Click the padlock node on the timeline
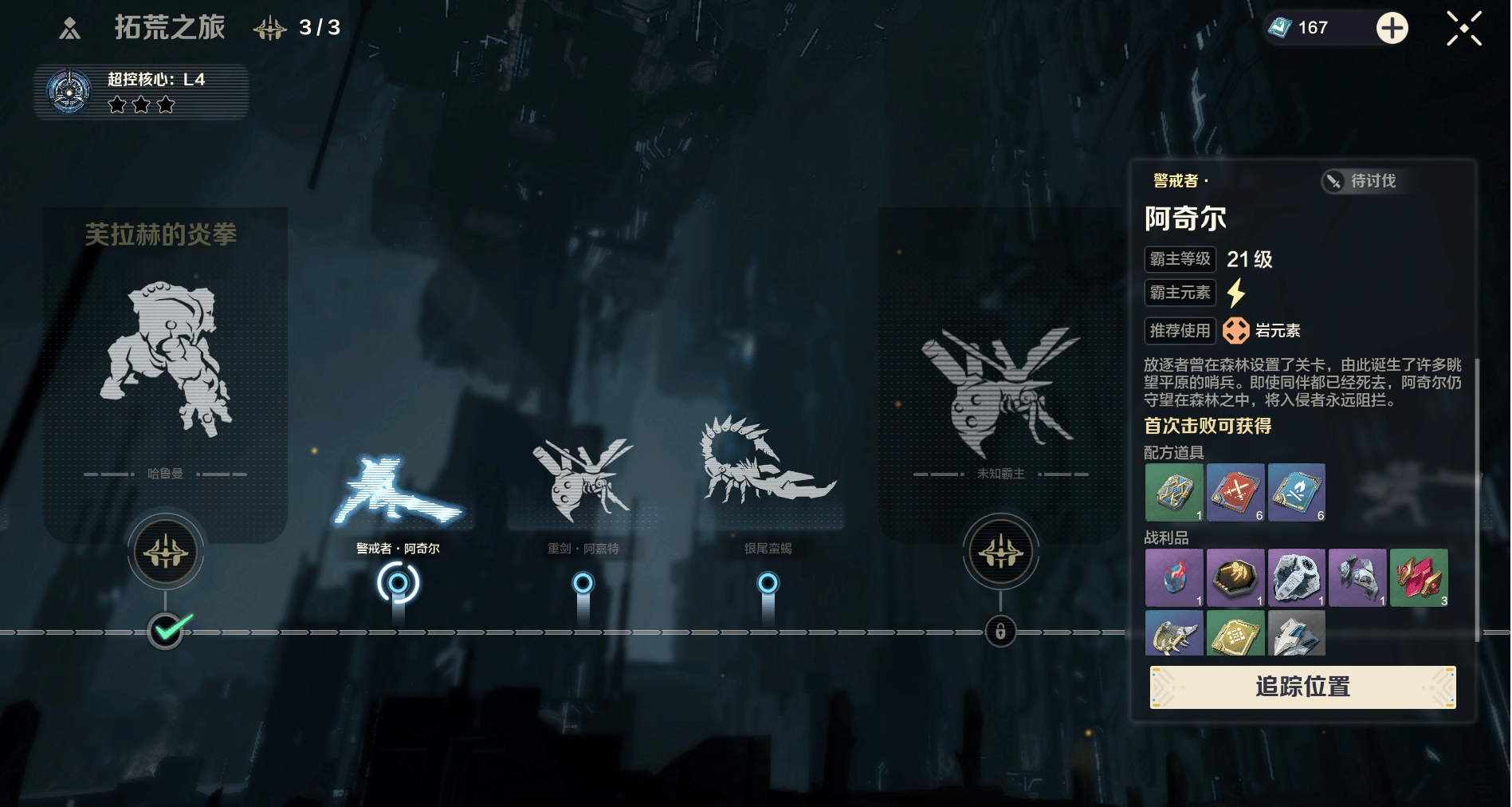The image size is (1512, 807). tap(1000, 632)
